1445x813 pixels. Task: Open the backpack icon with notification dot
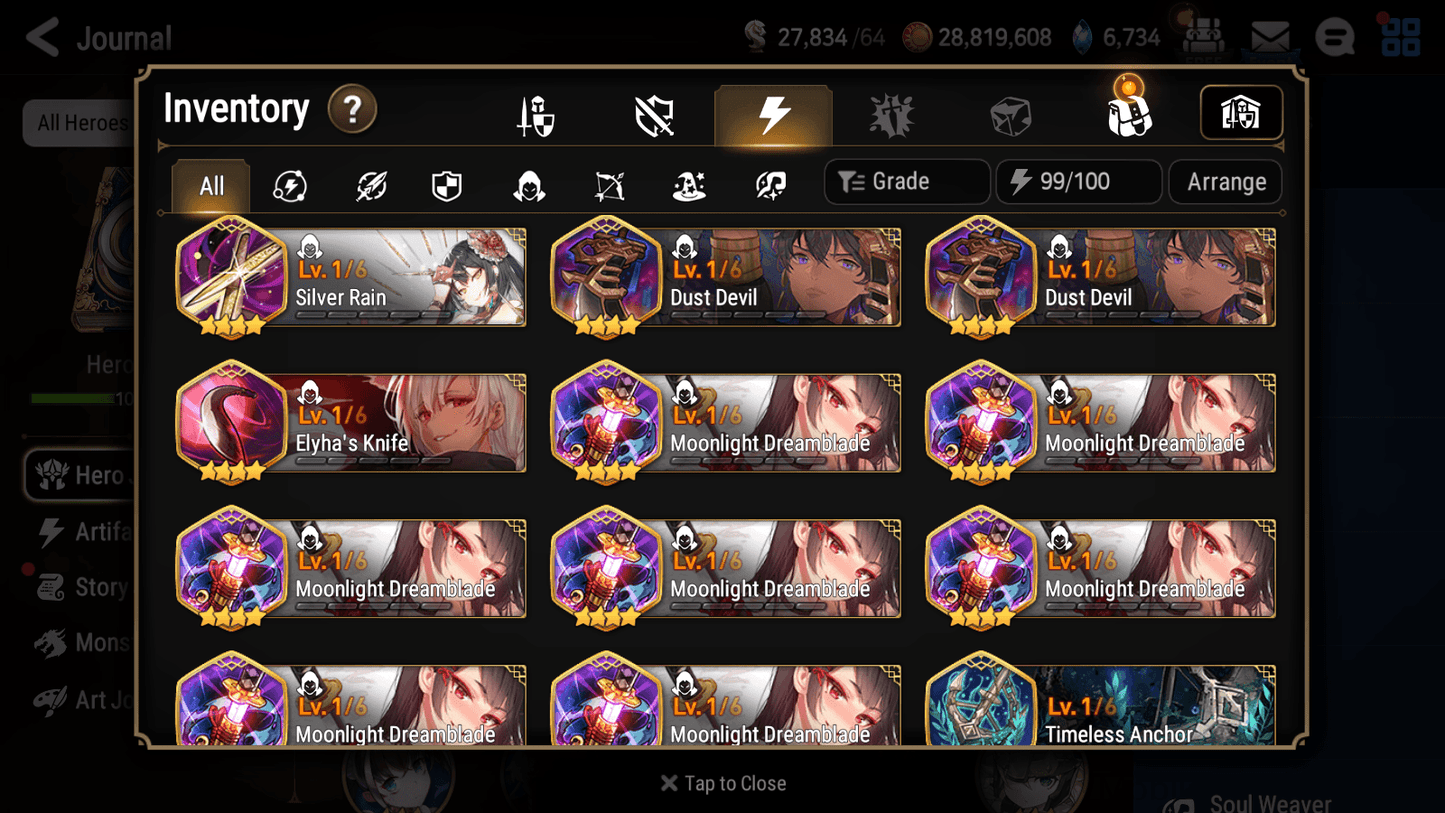[x=1128, y=114]
